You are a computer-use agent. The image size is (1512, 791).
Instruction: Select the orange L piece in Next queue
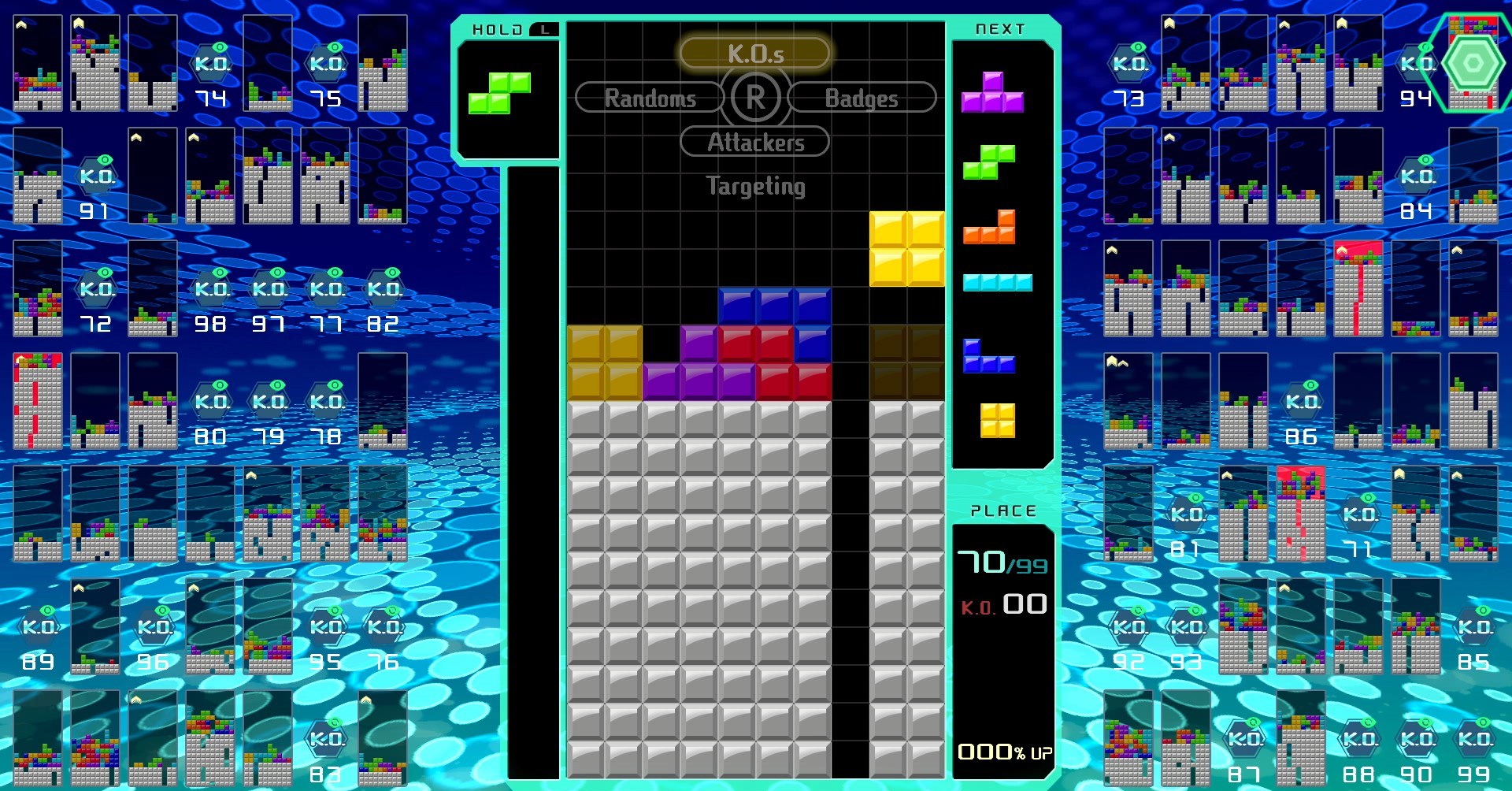990,227
